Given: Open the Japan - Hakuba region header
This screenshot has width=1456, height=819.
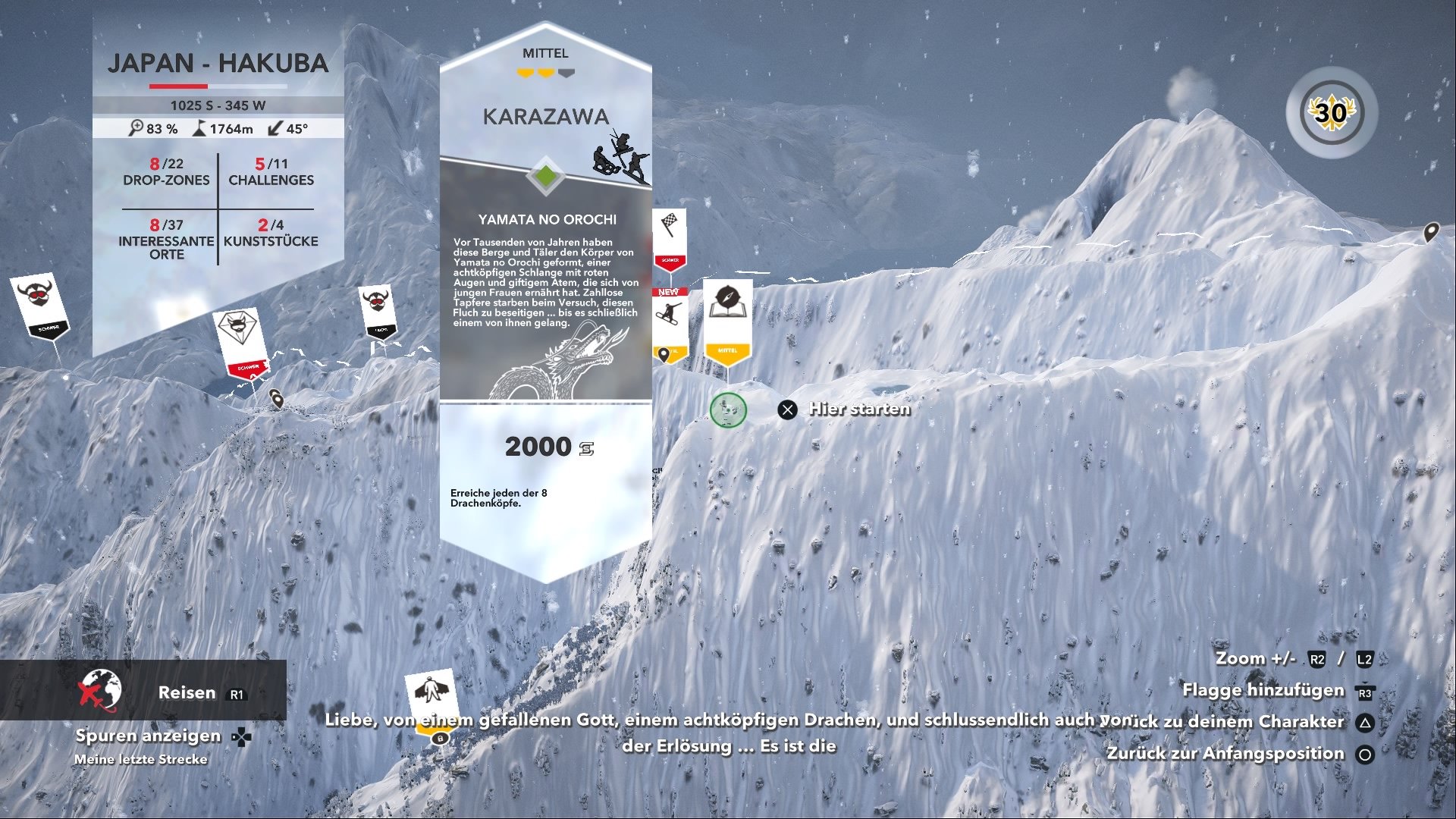Looking at the screenshot, I should (x=219, y=64).
